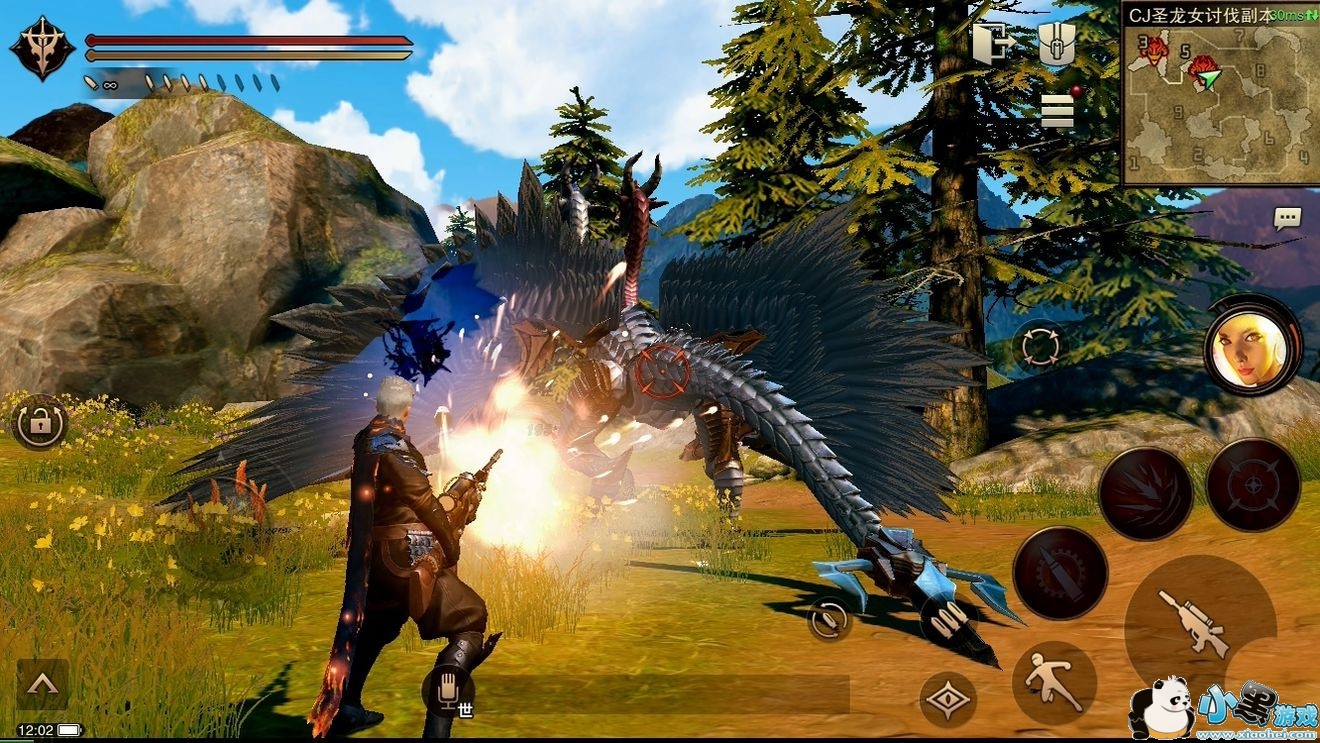Open the chat speech bubble

[1287, 218]
